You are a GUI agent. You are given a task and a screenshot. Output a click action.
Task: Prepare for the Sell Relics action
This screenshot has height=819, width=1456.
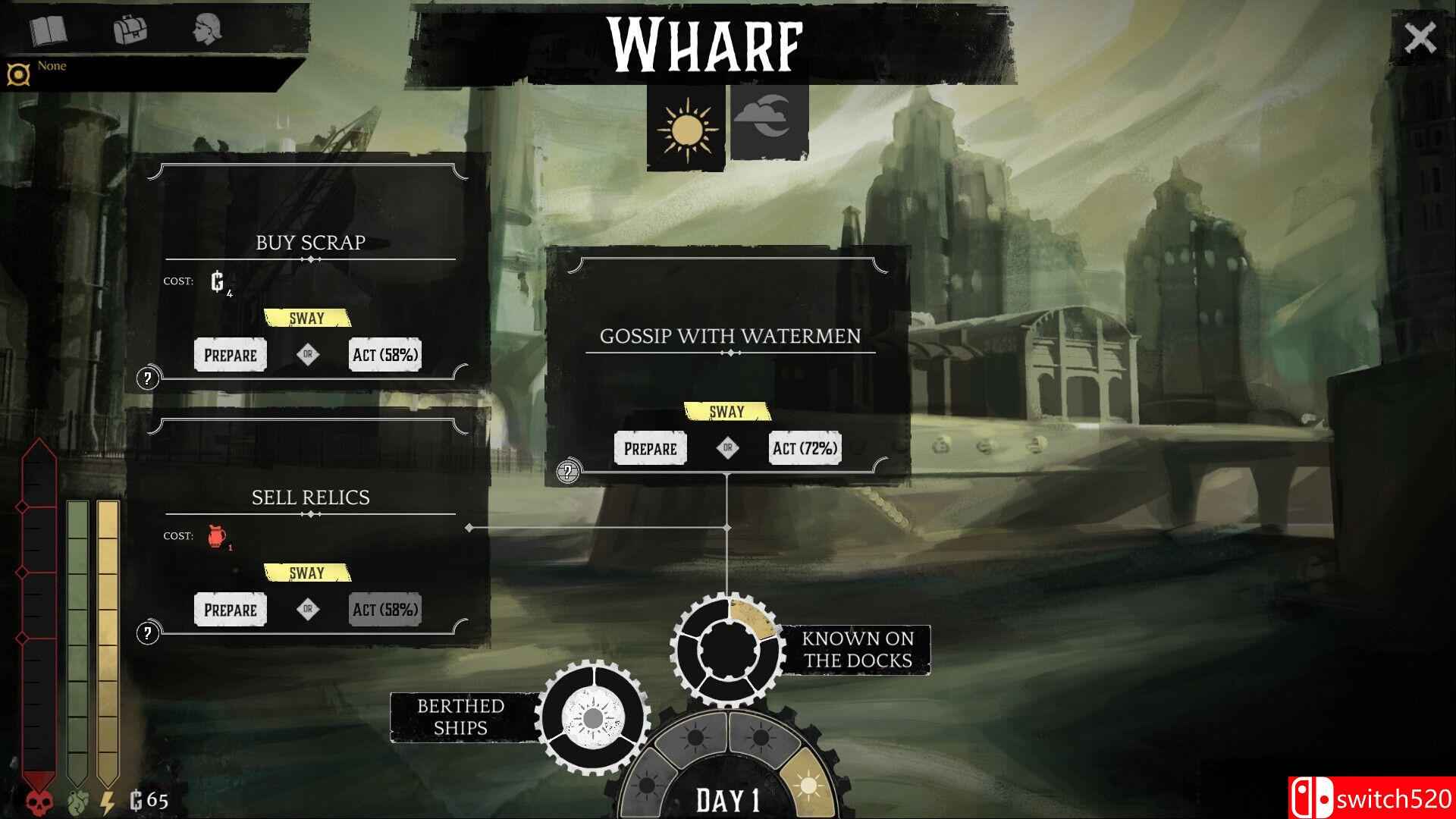click(x=231, y=610)
